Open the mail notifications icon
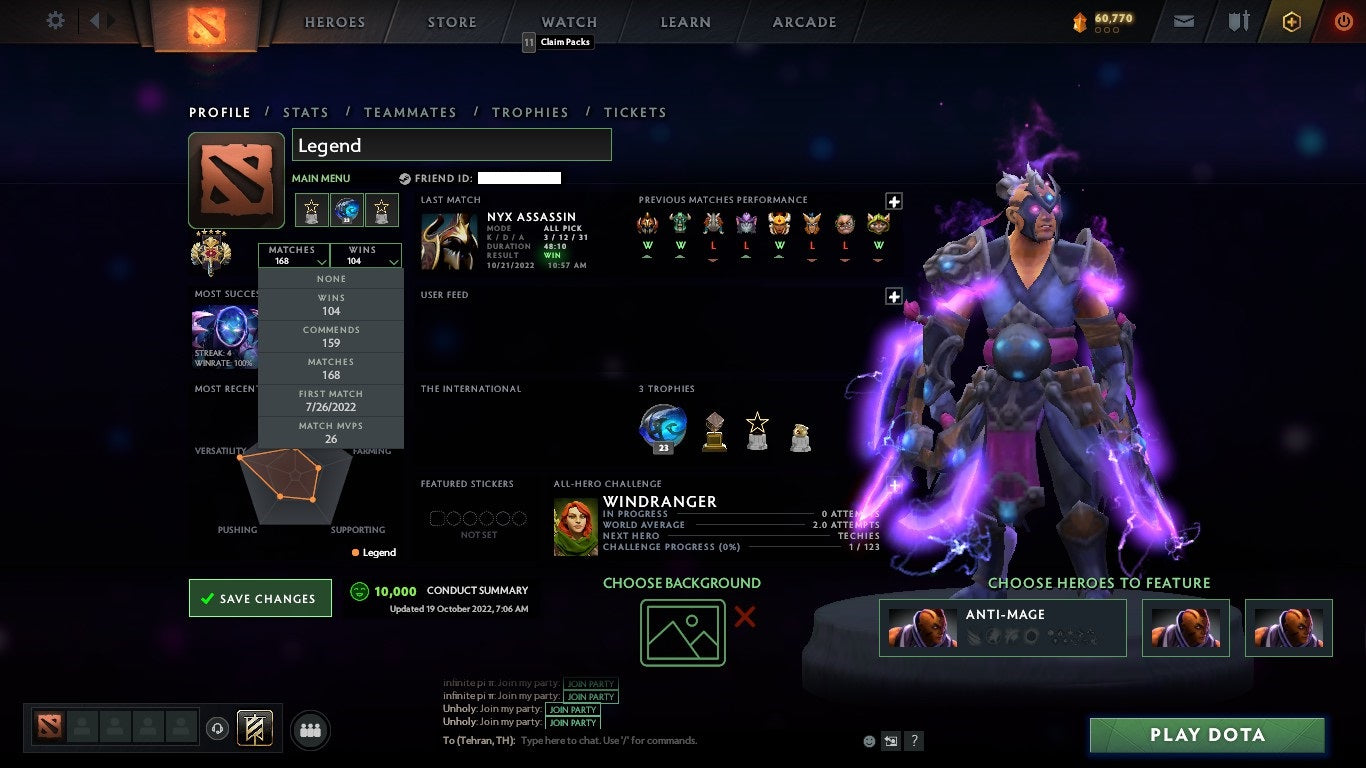The height and width of the screenshot is (768, 1366). tap(1184, 20)
